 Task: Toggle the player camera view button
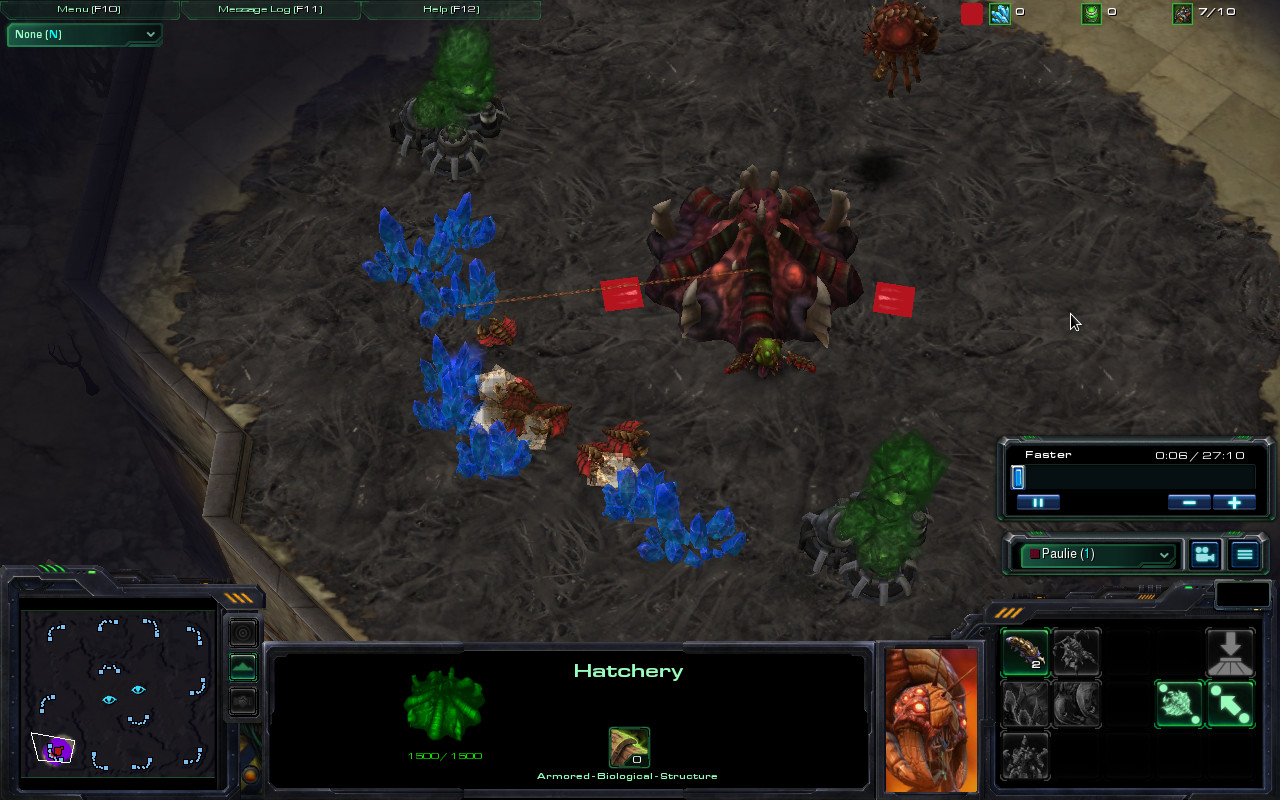pyautogui.click(x=1204, y=554)
